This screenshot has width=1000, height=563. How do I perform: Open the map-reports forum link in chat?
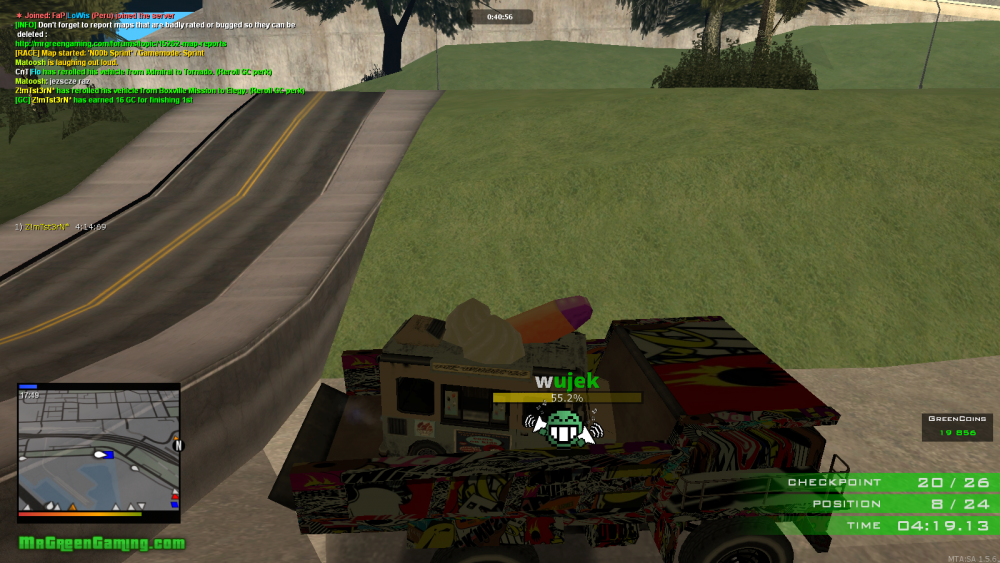coord(121,44)
